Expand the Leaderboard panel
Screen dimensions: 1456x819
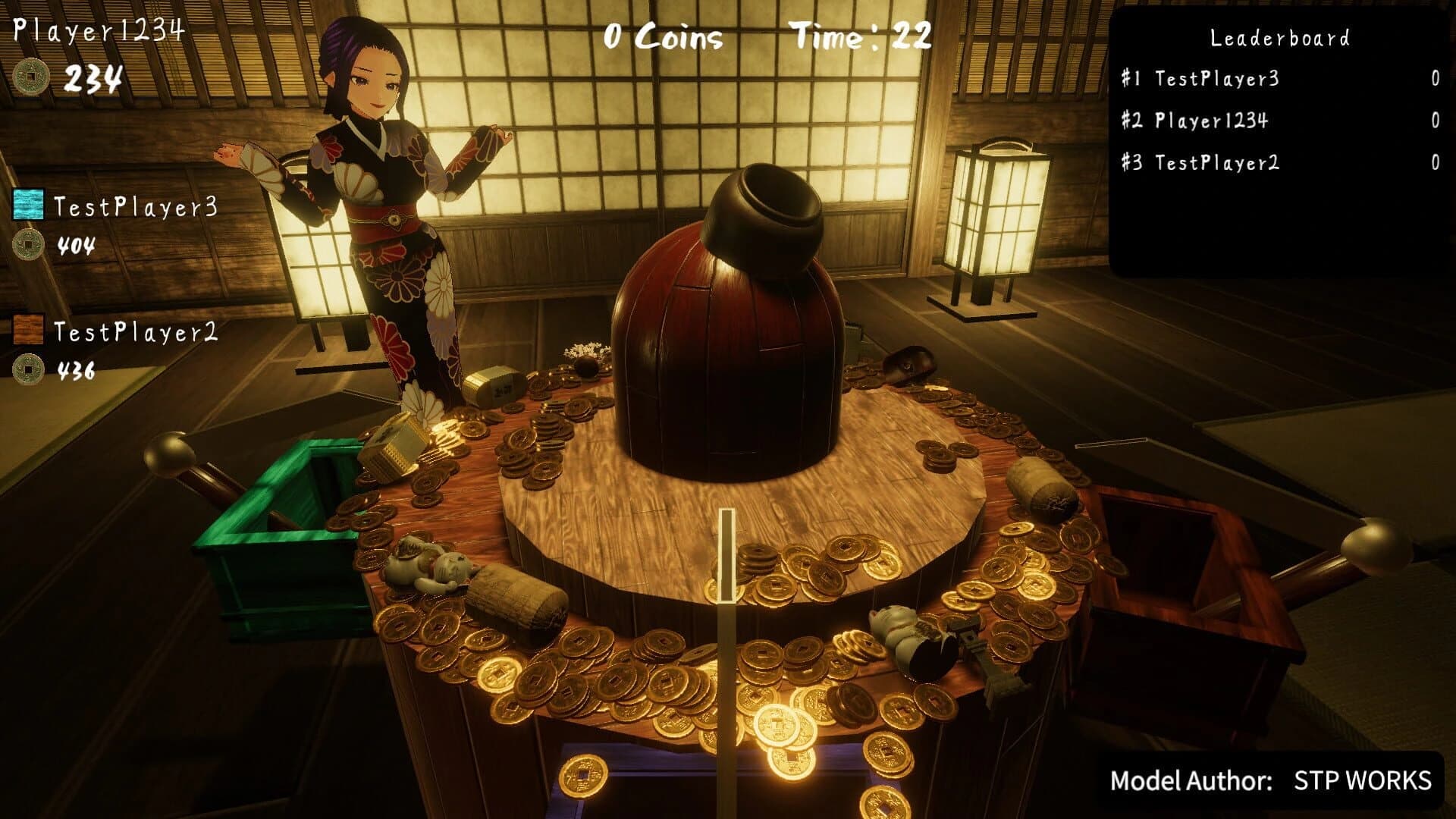1279,36
